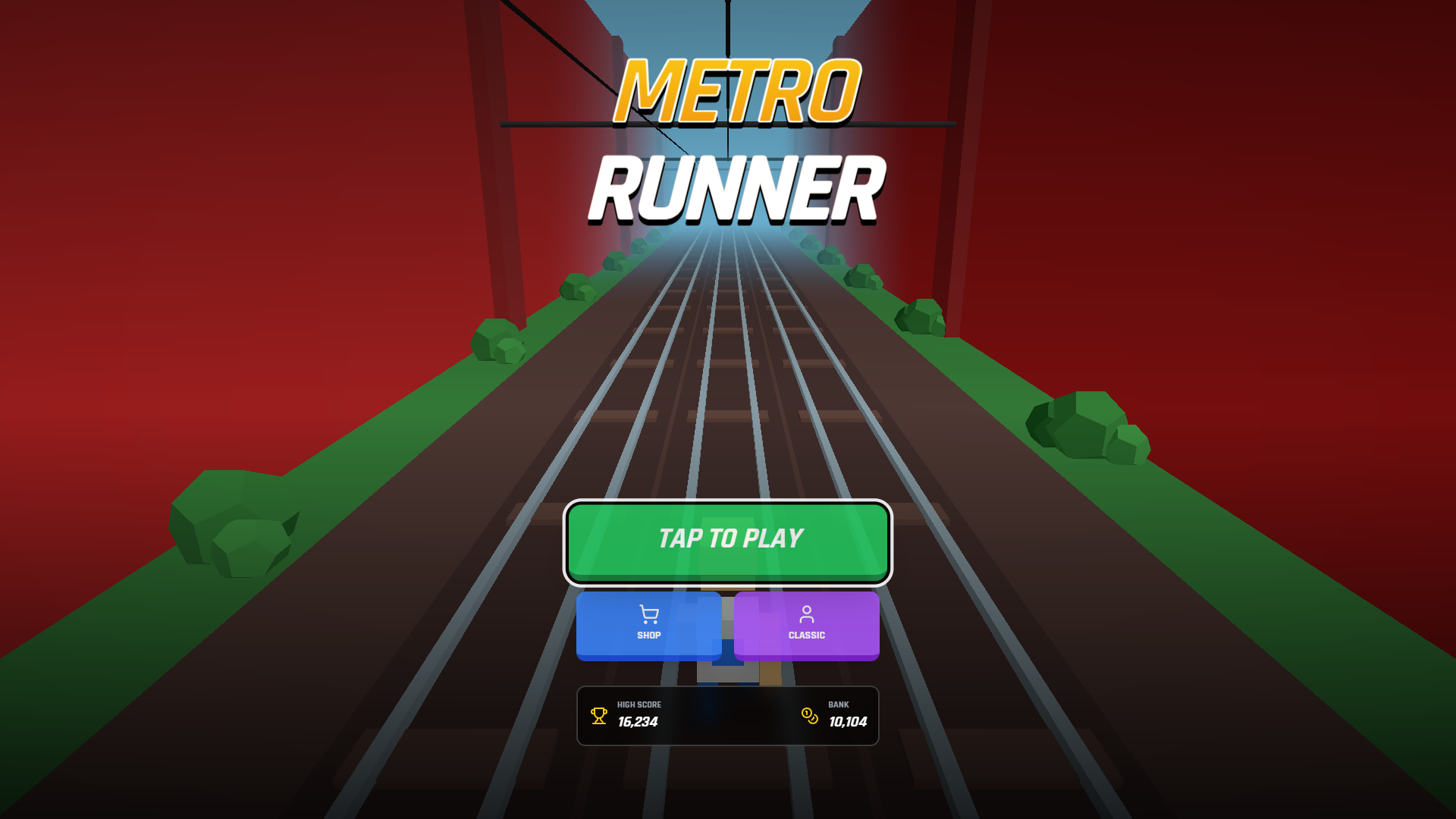The width and height of the screenshot is (1456, 819).
Task: Select the person icon on the Classic button
Action: point(807,613)
